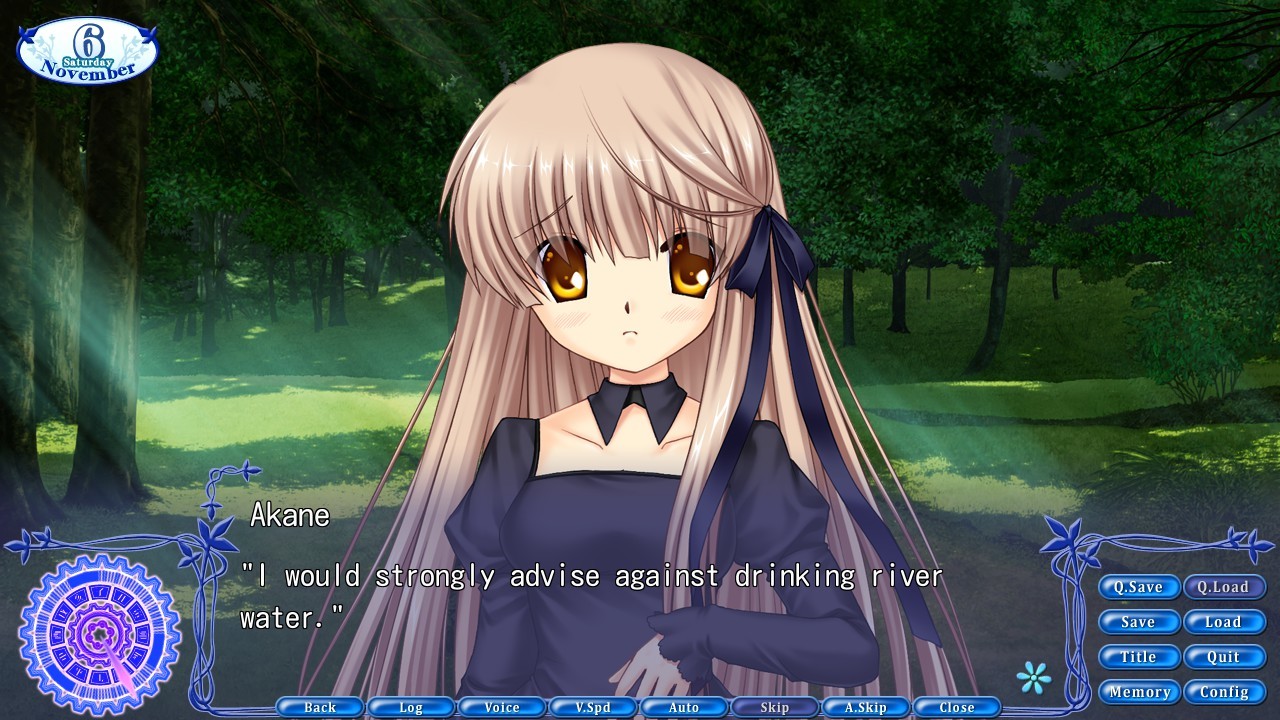Open the backlog with the Log button
Viewport: 1280px width, 720px height.
[x=410, y=707]
